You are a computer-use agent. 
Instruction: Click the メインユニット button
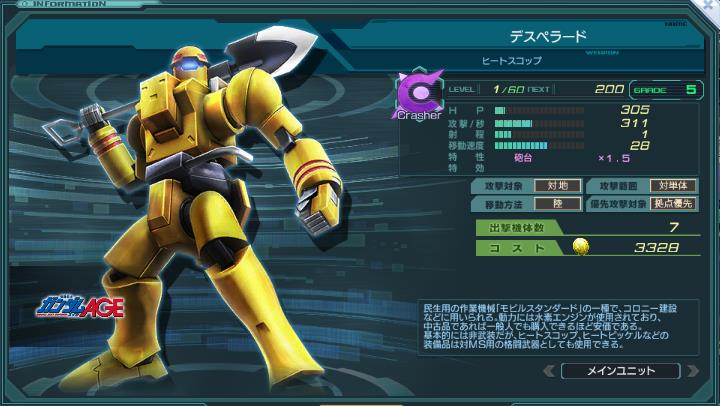[x=621, y=371]
